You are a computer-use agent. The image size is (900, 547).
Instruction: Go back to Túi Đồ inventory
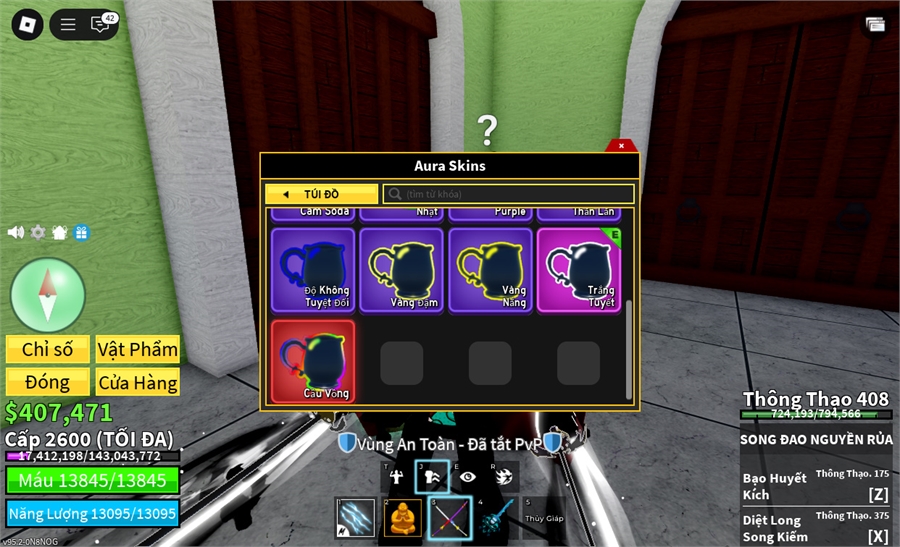[321, 194]
